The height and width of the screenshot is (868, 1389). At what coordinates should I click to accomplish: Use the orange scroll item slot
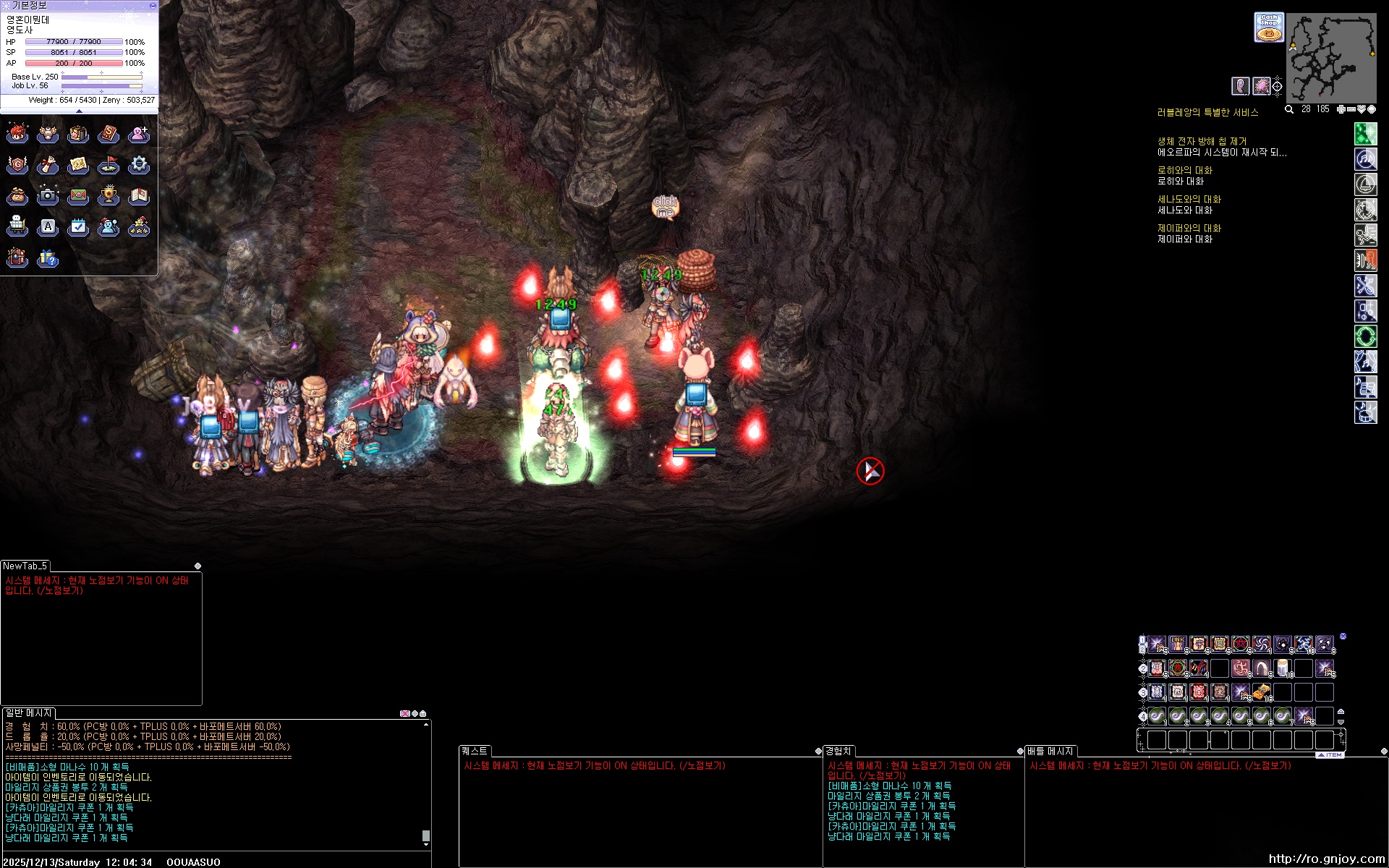pyautogui.click(x=1262, y=692)
